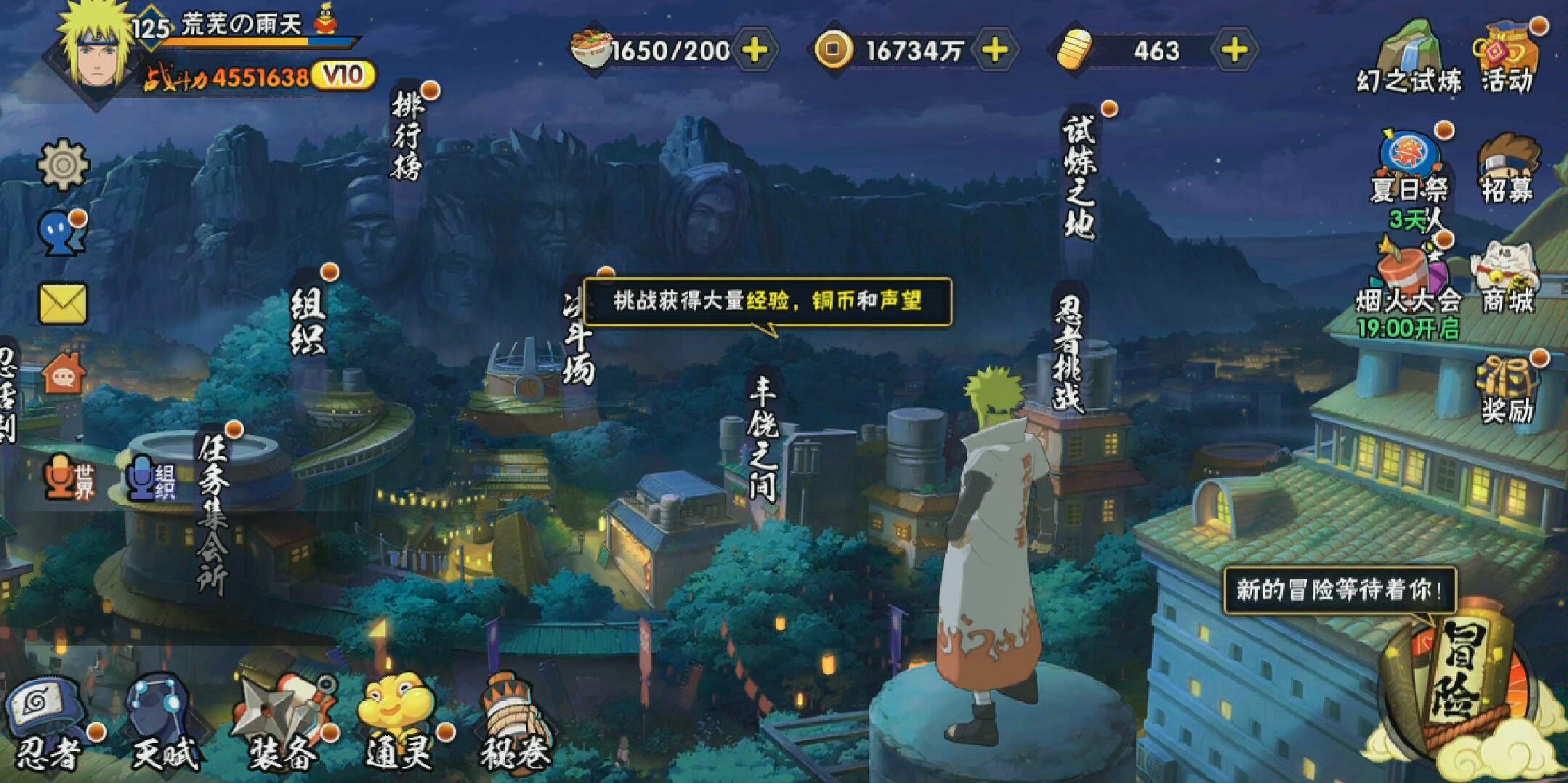Screen dimensions: 1568x783
Task: Open the gear settings icon
Action: (63, 164)
